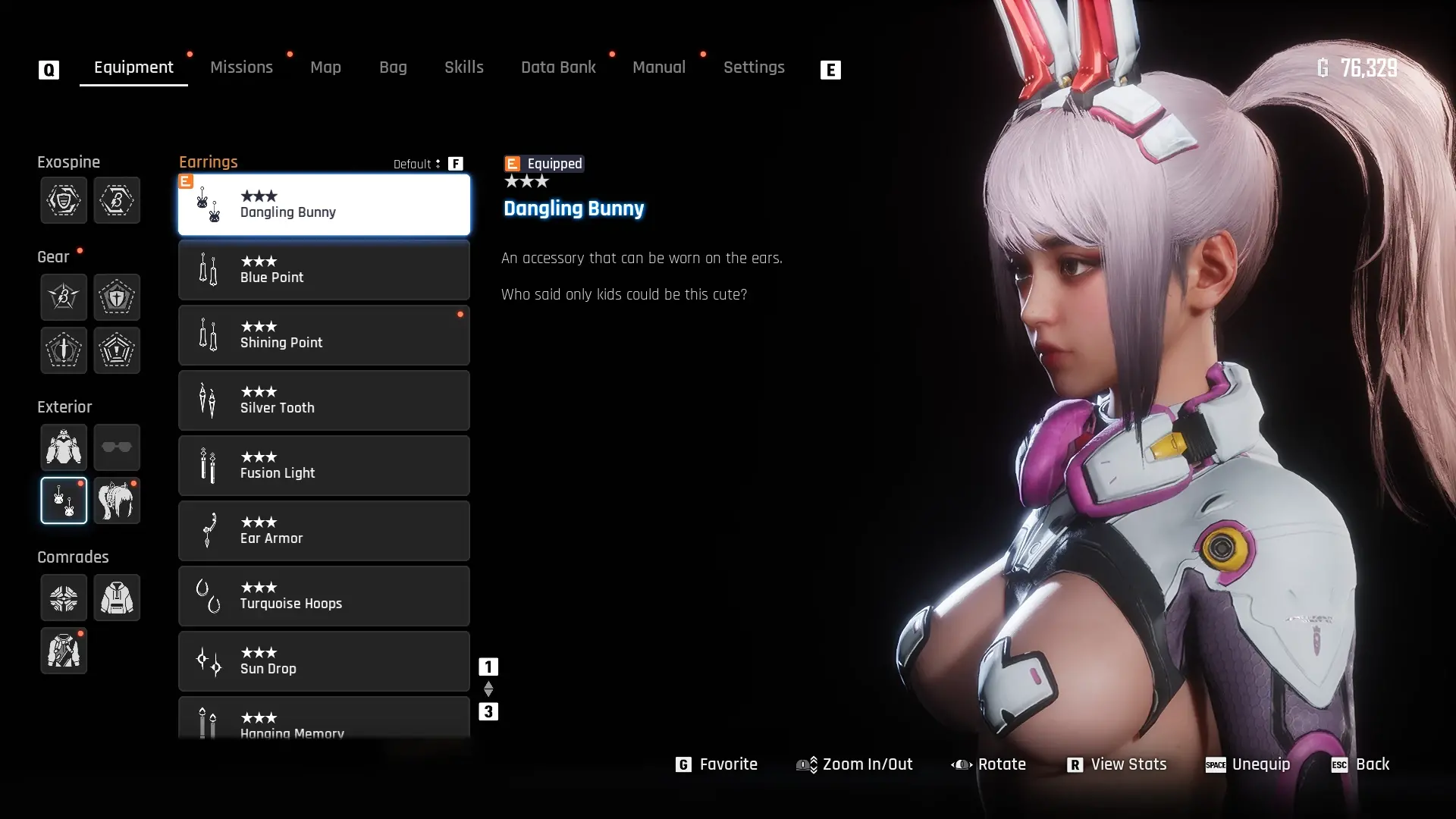Open the Settings tab

(x=754, y=67)
